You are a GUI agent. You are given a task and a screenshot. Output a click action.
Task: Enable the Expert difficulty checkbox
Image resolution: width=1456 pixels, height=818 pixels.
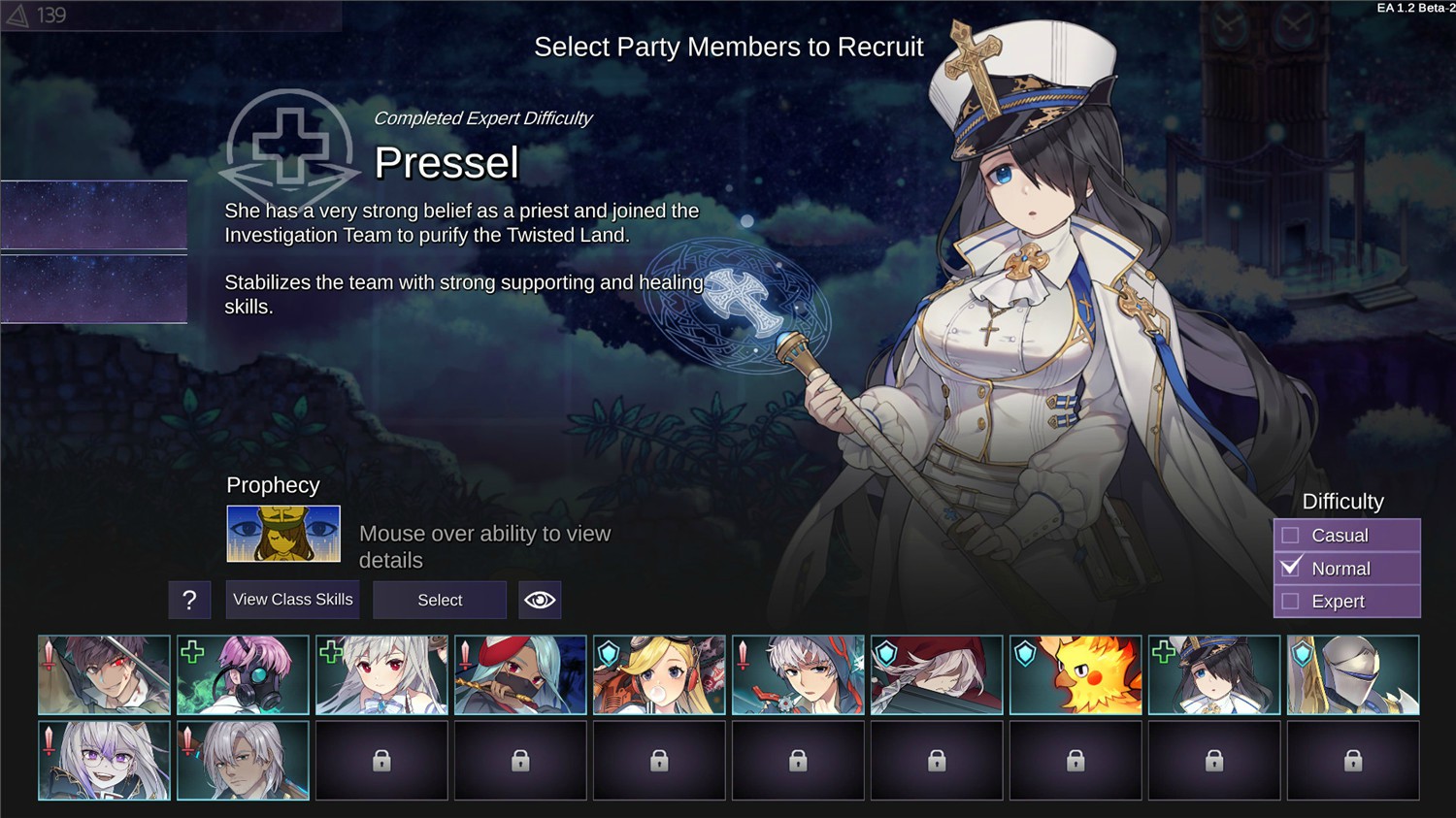[1291, 601]
